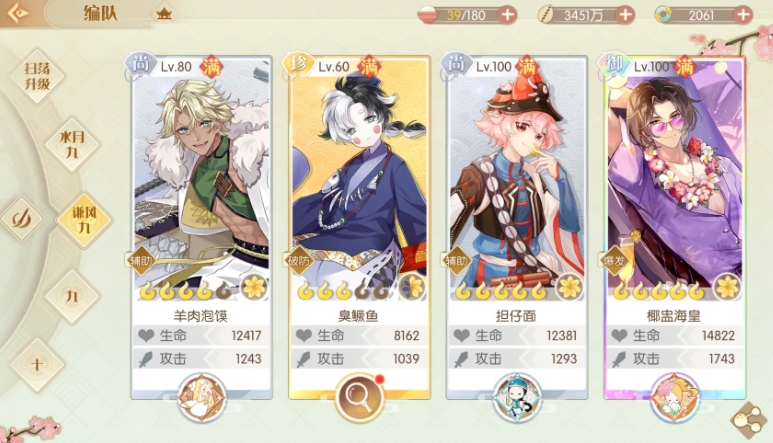Open the companion icon under 椰盅海皇

coord(675,396)
